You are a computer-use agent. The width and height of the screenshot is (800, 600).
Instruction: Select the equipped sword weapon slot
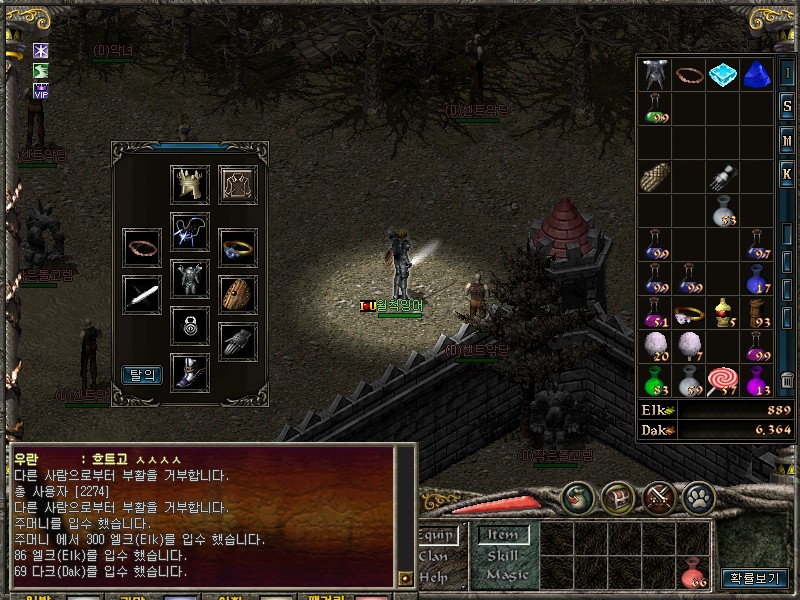click(x=142, y=294)
